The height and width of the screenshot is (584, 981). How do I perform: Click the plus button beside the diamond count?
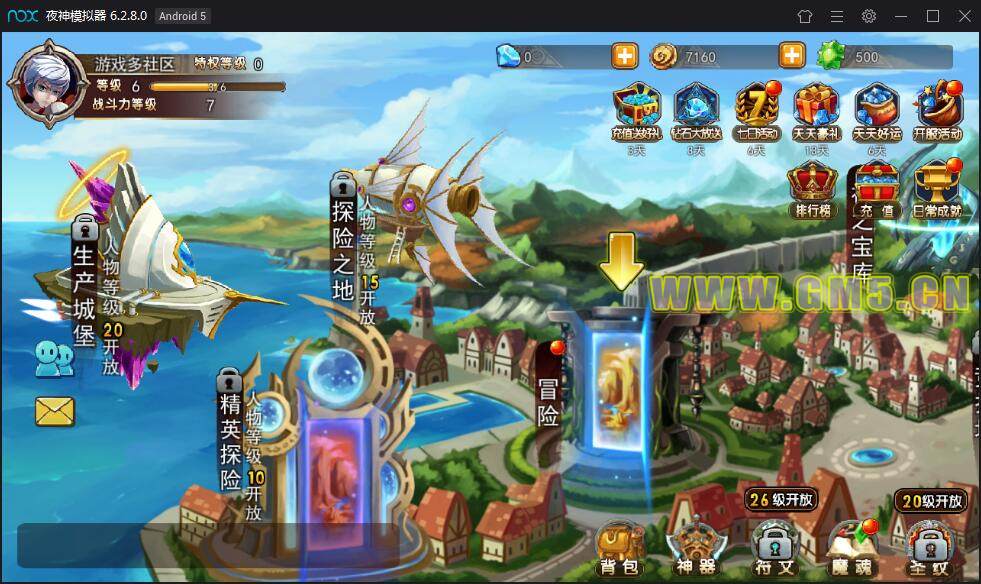[x=625, y=56]
